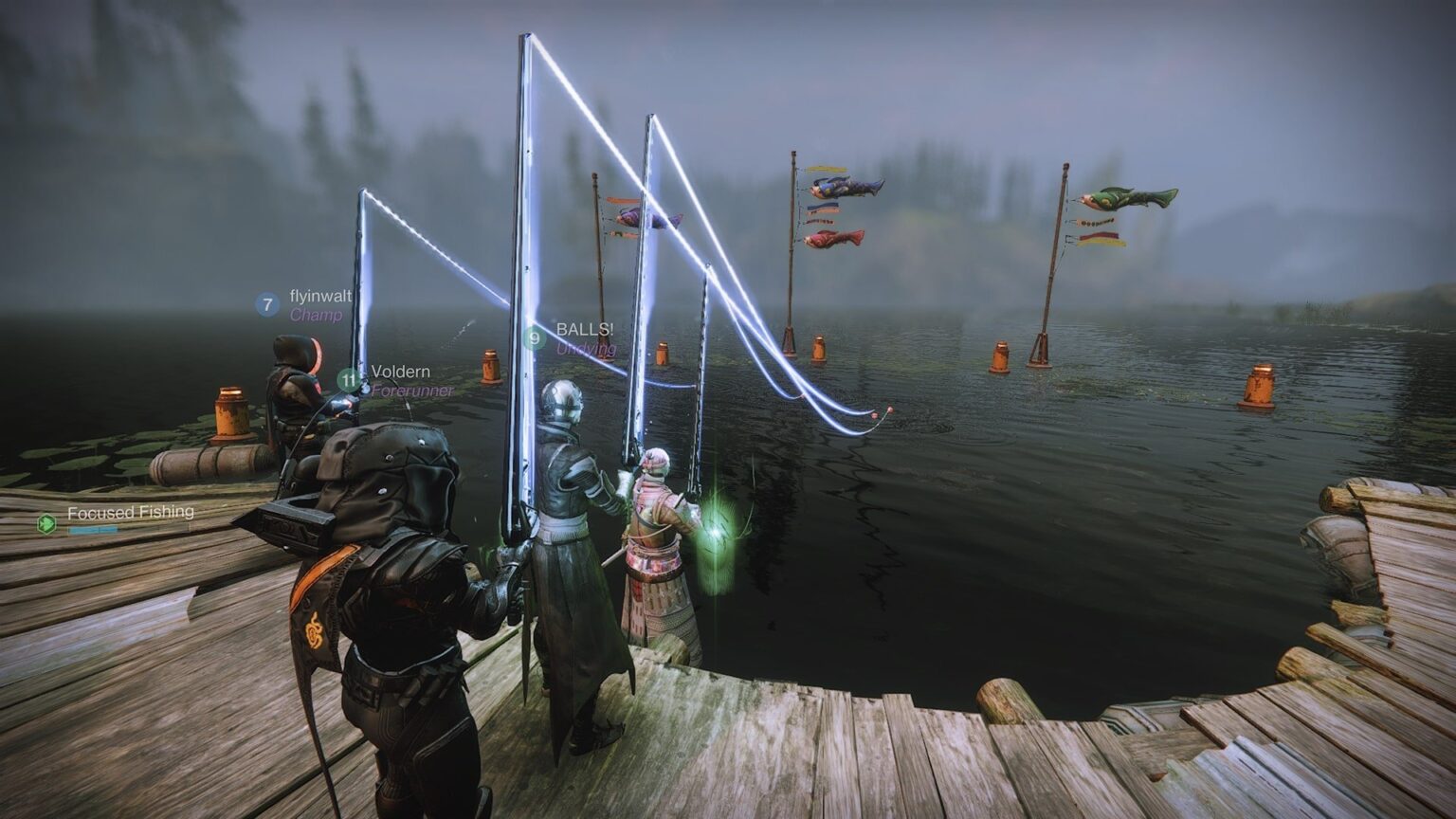
Task: Click the lantern on the left pier post
Action: click(x=230, y=411)
